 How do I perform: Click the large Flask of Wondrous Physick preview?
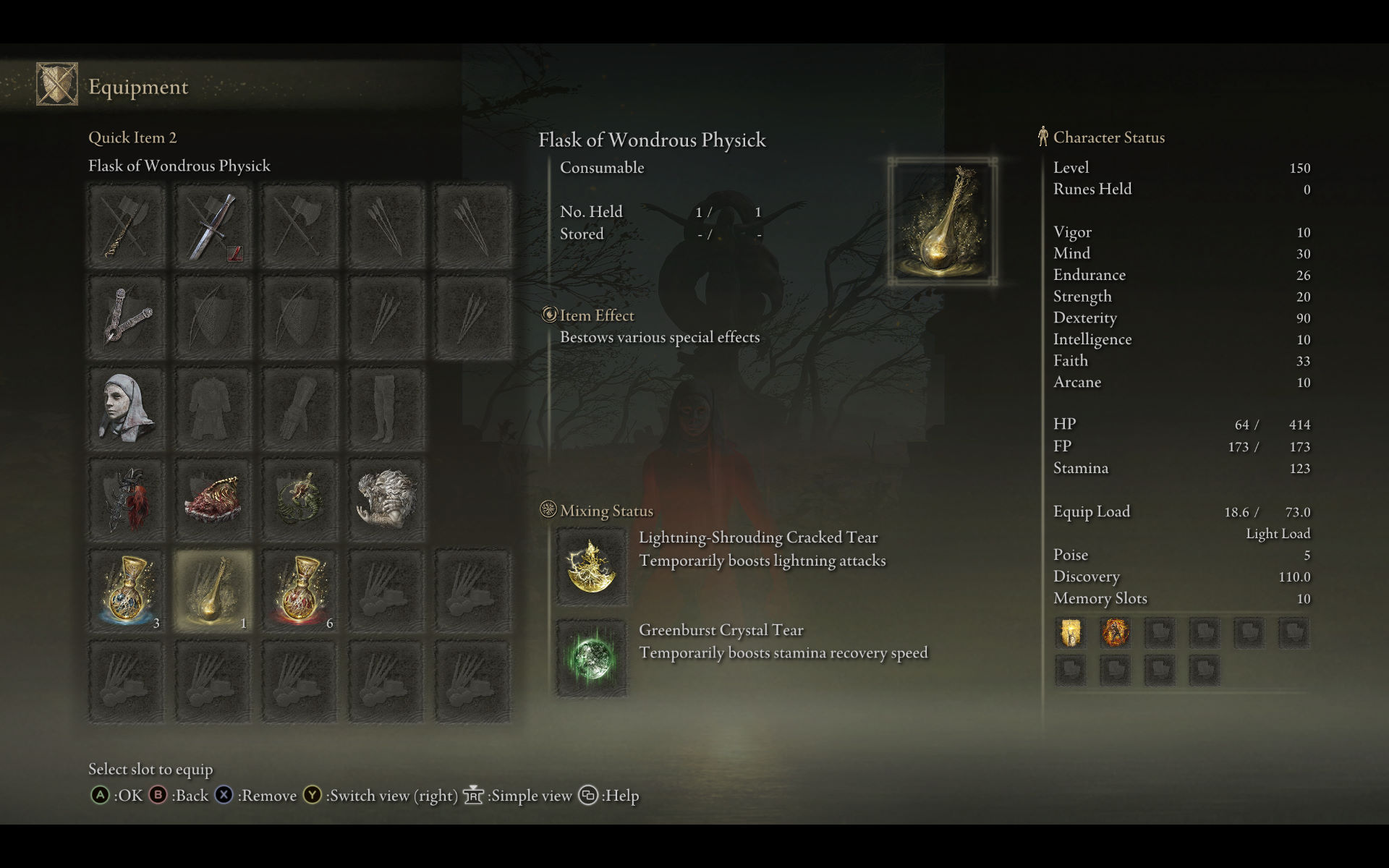(943, 221)
